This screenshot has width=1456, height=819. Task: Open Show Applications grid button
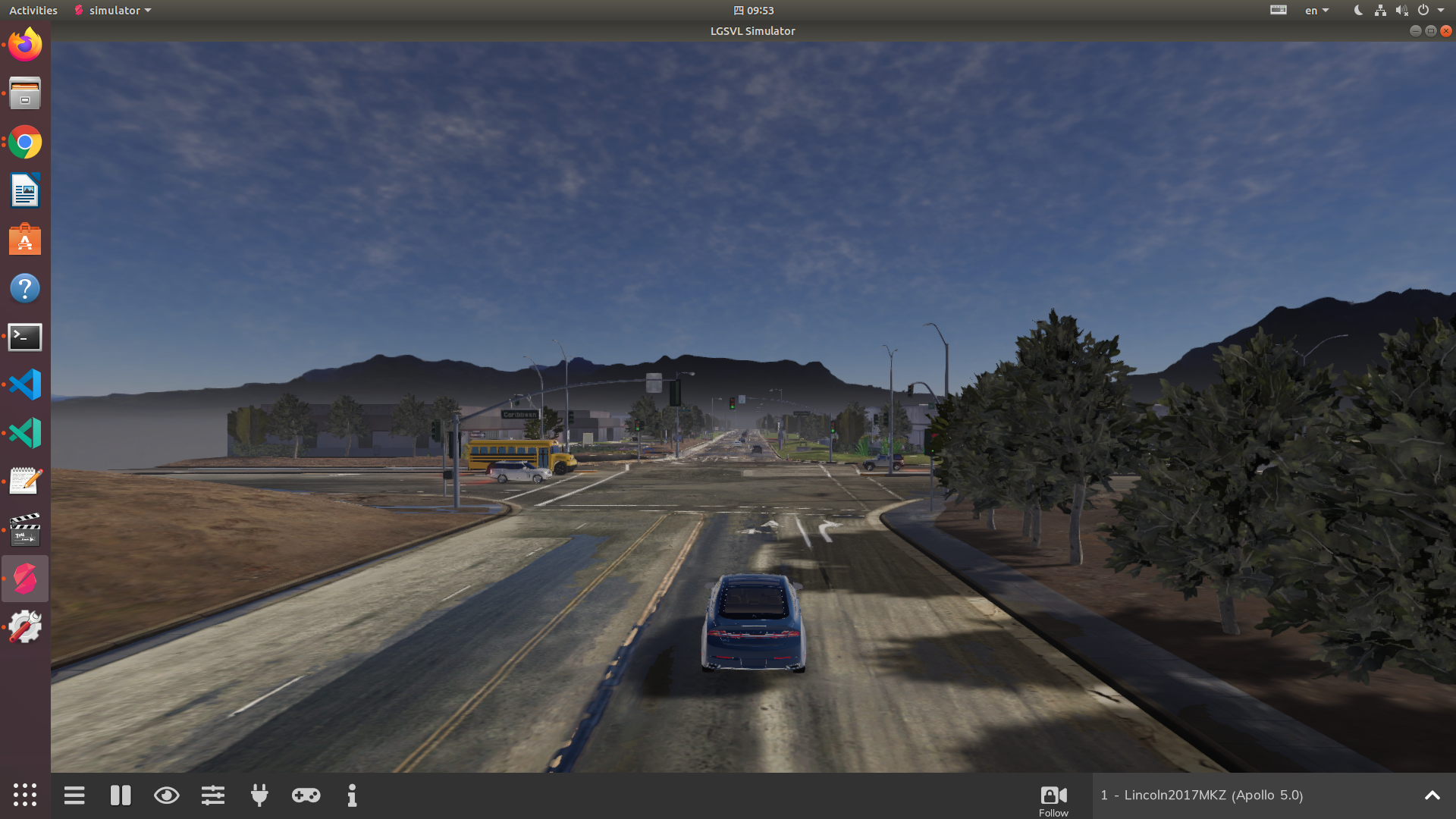click(25, 795)
